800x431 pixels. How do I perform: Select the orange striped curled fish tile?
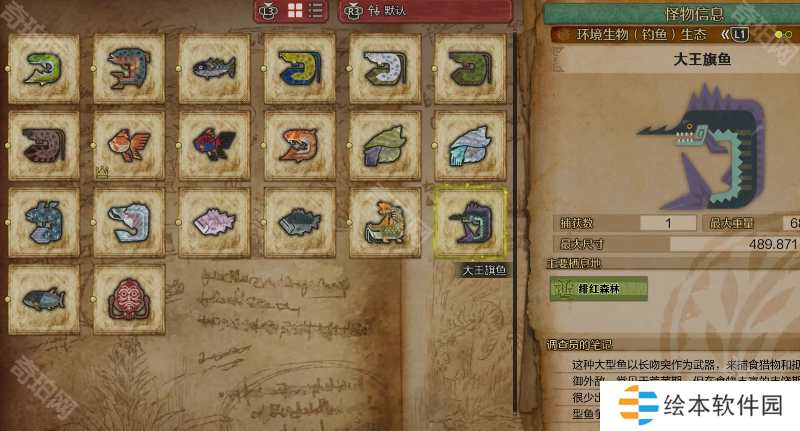click(x=300, y=145)
